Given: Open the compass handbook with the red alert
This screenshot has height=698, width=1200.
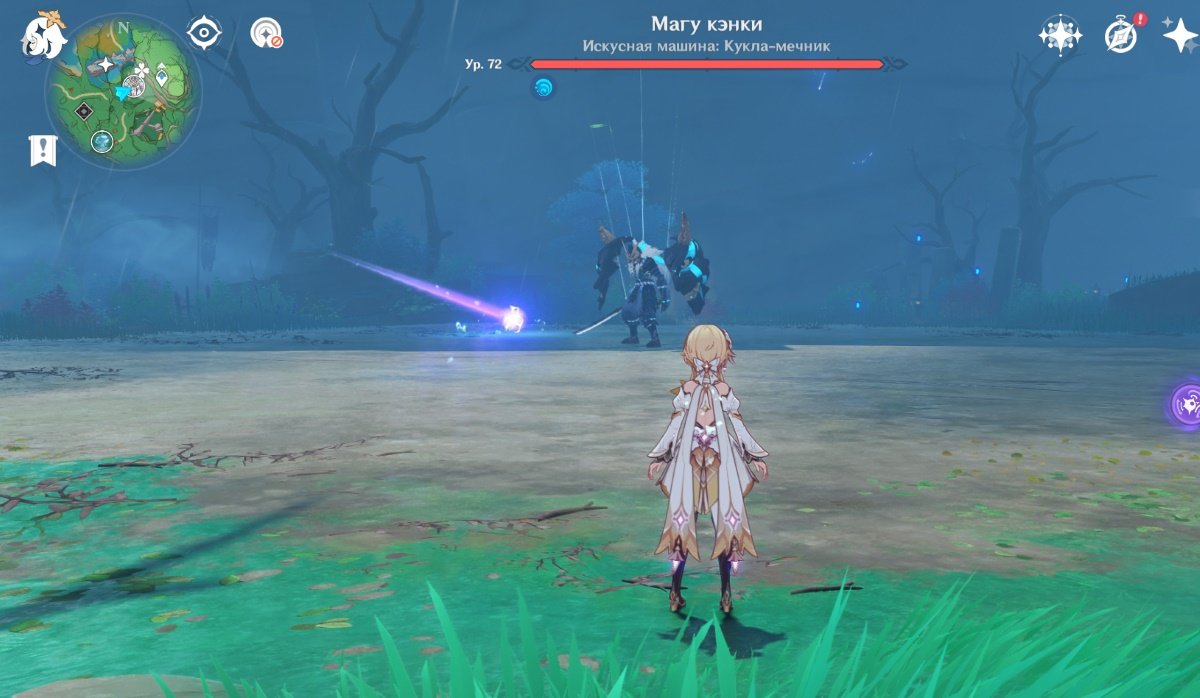Looking at the screenshot, I should coord(1123,35).
